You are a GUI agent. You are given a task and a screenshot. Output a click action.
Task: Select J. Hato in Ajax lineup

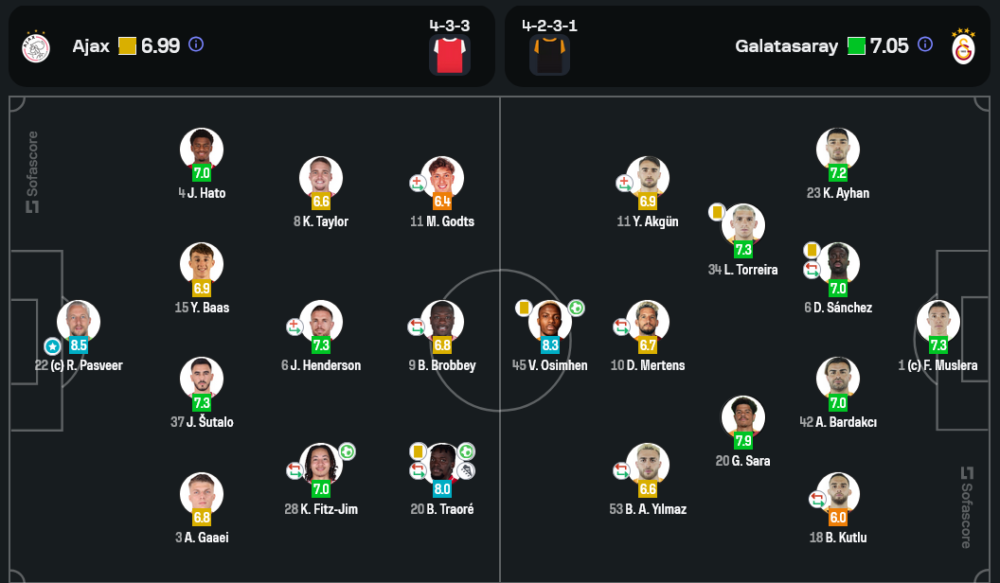201,149
